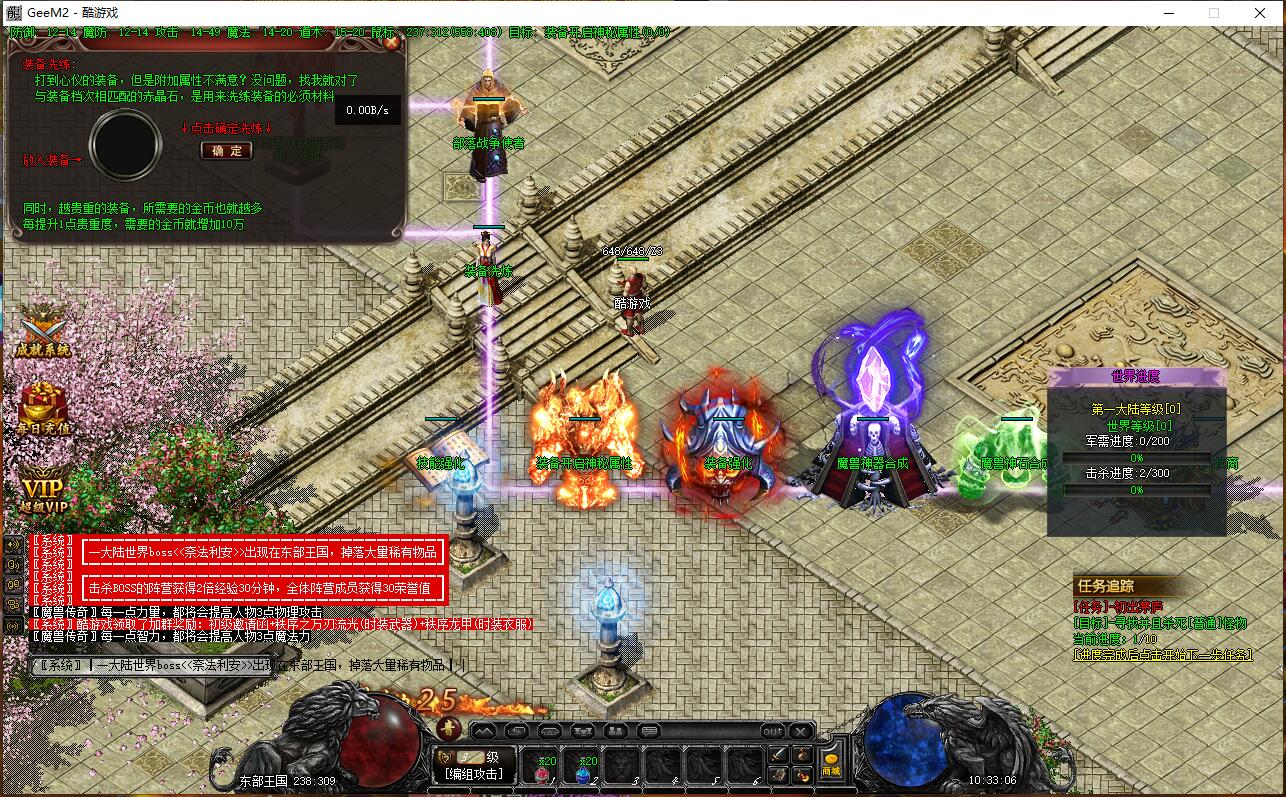Screen dimensions: 1286x797
Task: Click the 'out' button on the bar
Action: pyautogui.click(x=773, y=731)
